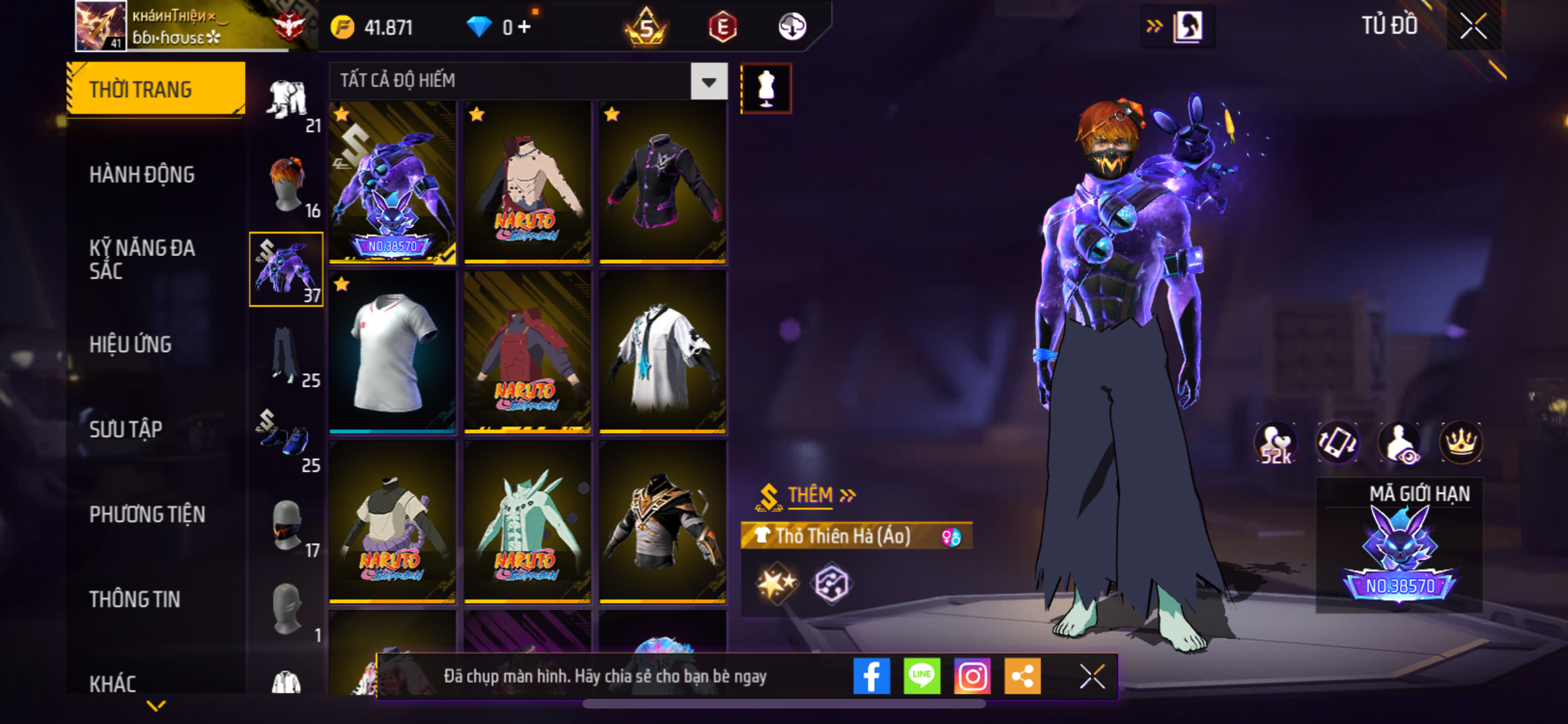
Task: Select the galaxy rabbit top NO.38570
Action: click(x=393, y=182)
